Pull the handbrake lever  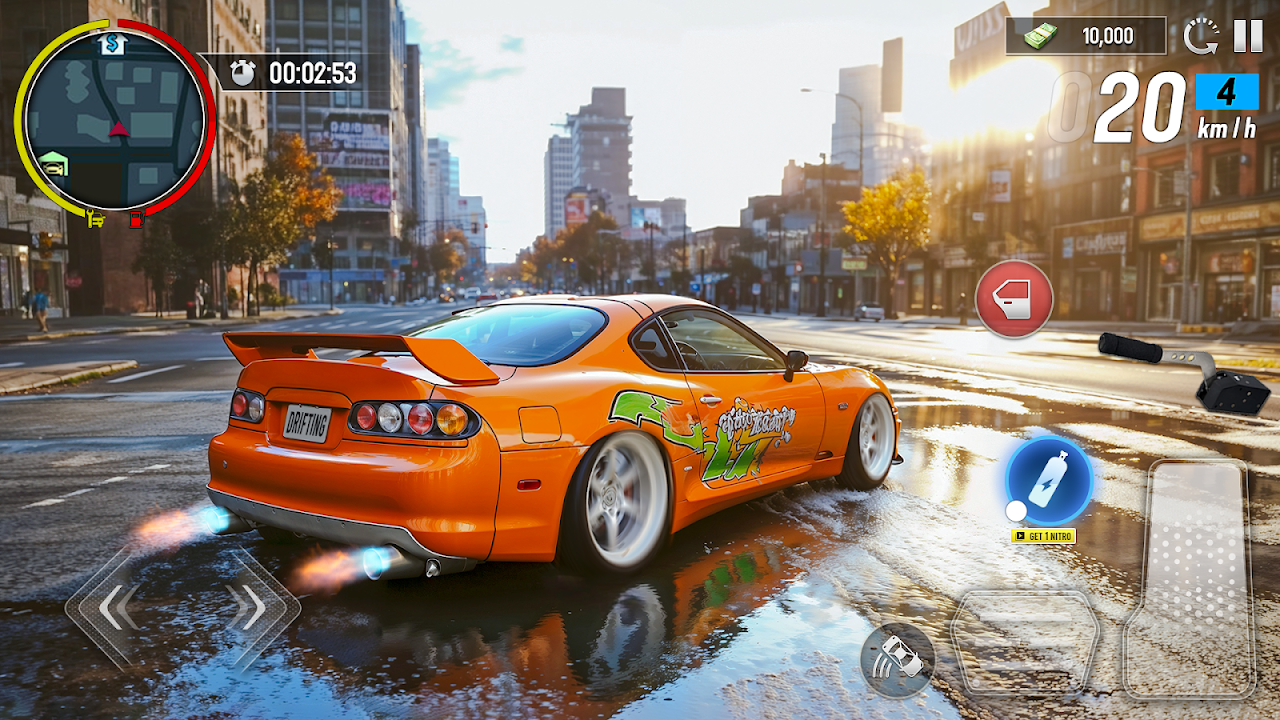point(1187,370)
